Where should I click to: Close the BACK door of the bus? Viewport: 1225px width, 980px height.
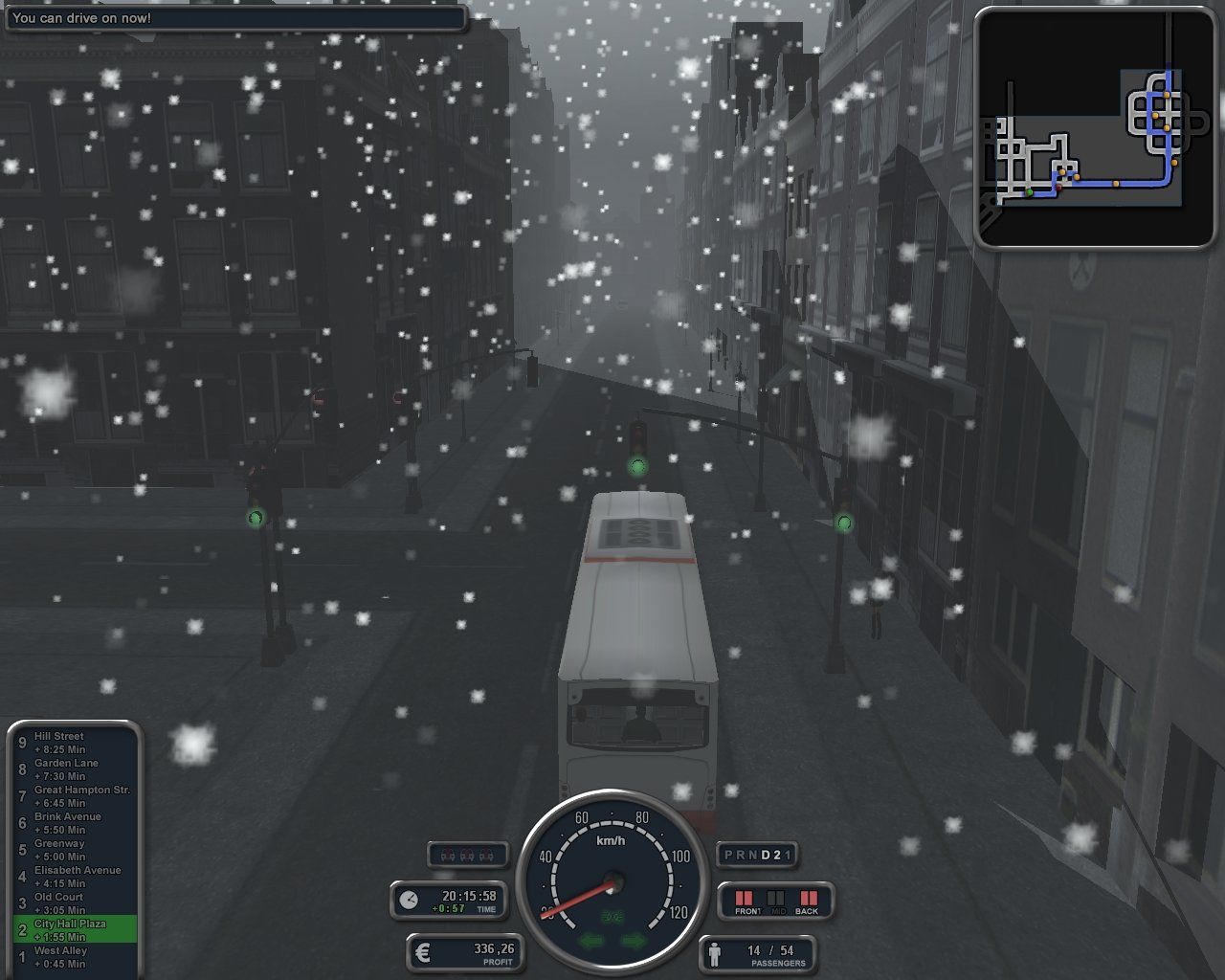pyautogui.click(x=807, y=899)
